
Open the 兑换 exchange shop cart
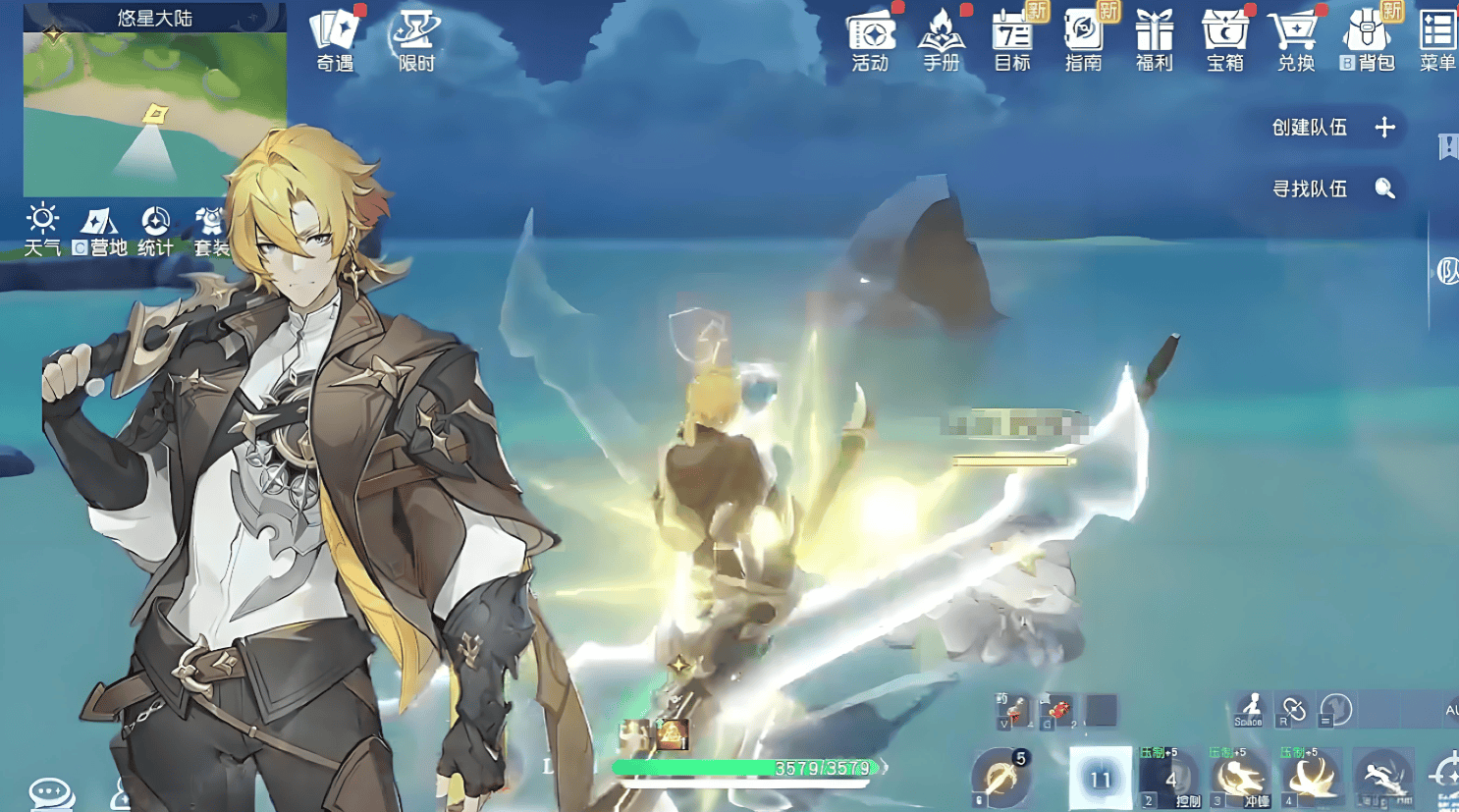click(1296, 40)
